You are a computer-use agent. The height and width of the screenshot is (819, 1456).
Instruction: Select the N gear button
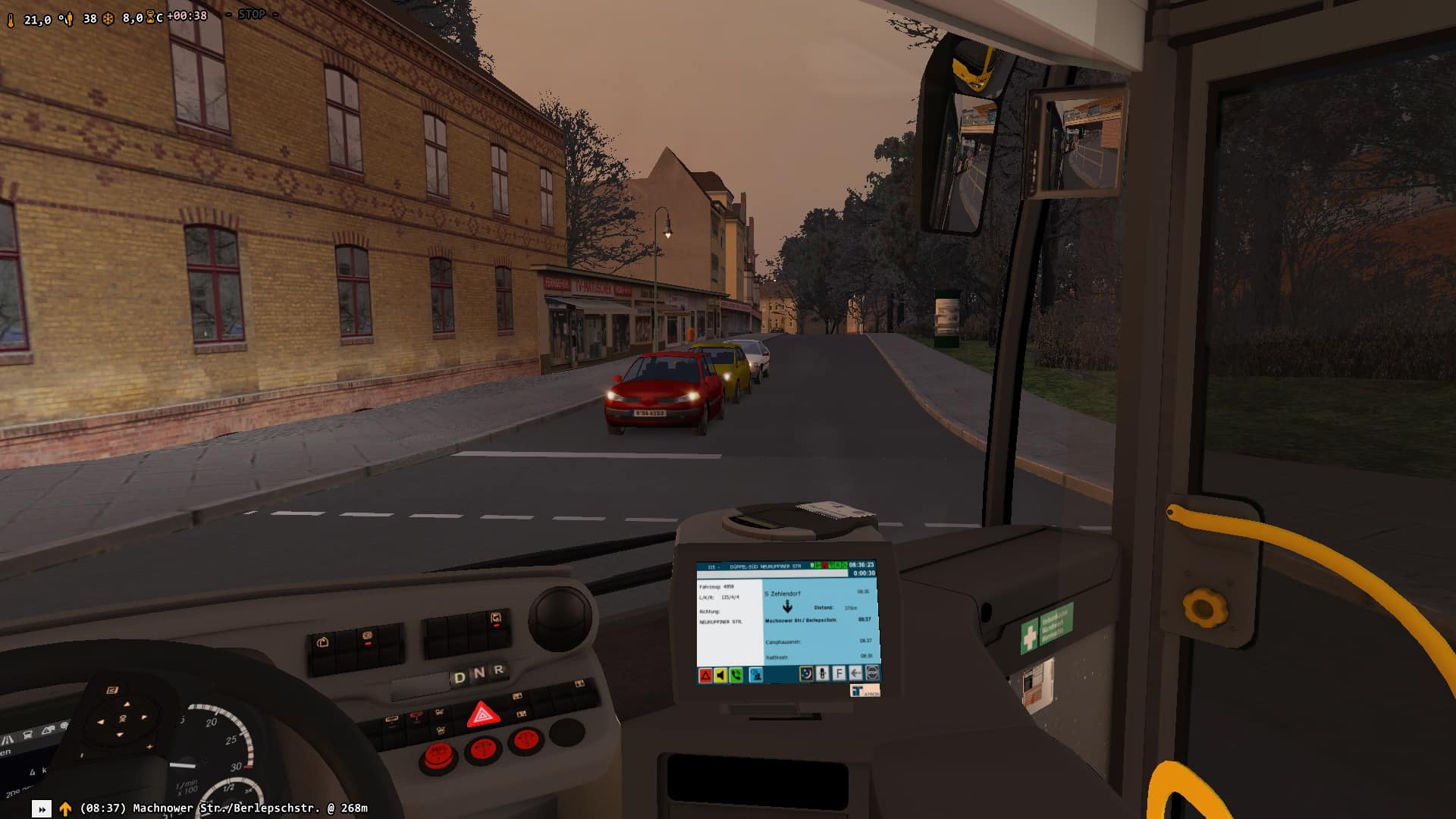[x=479, y=673]
